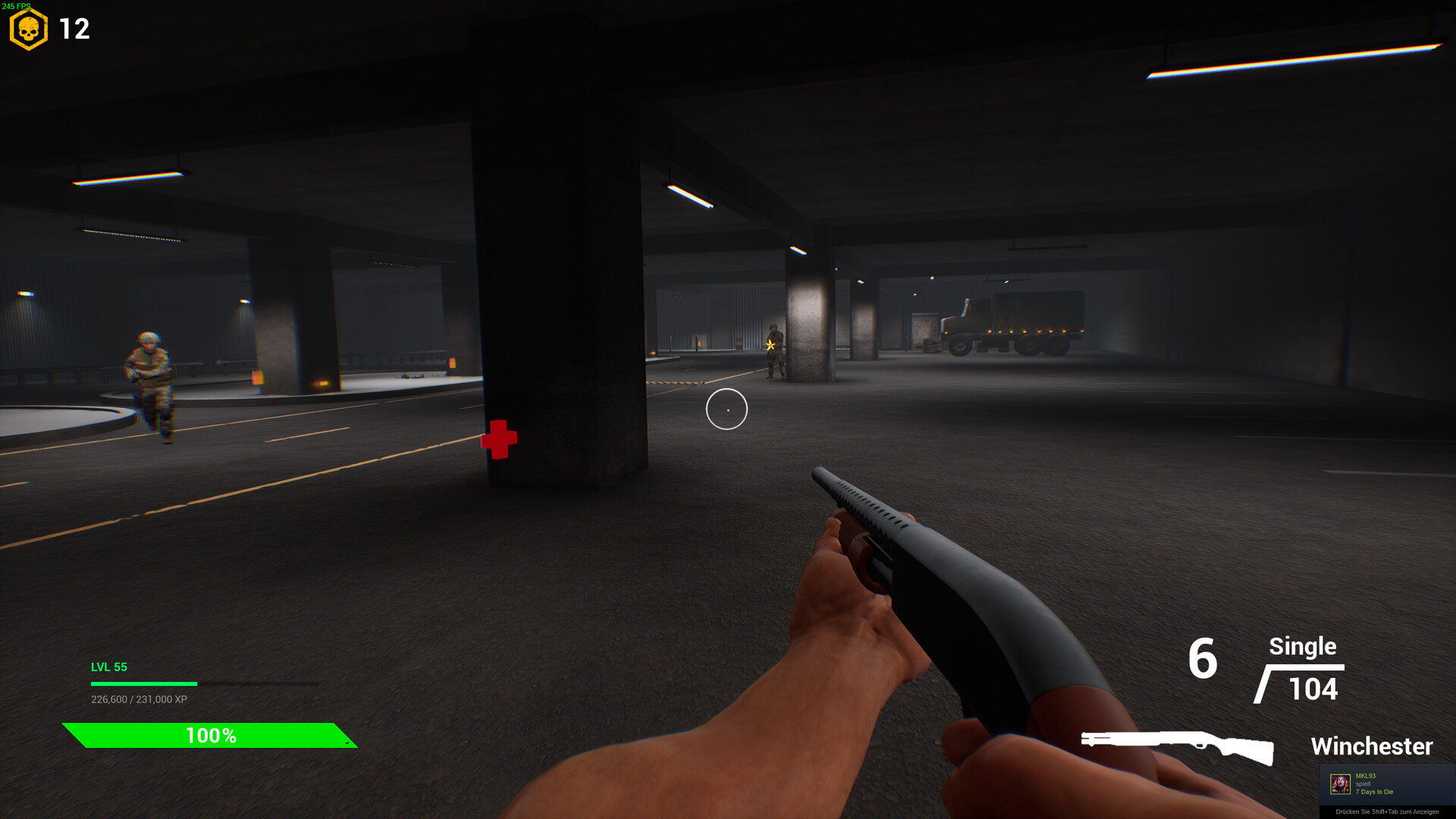The width and height of the screenshot is (1456, 819).
Task: Click the yellow enemy marker near the pillar
Action: (x=771, y=346)
